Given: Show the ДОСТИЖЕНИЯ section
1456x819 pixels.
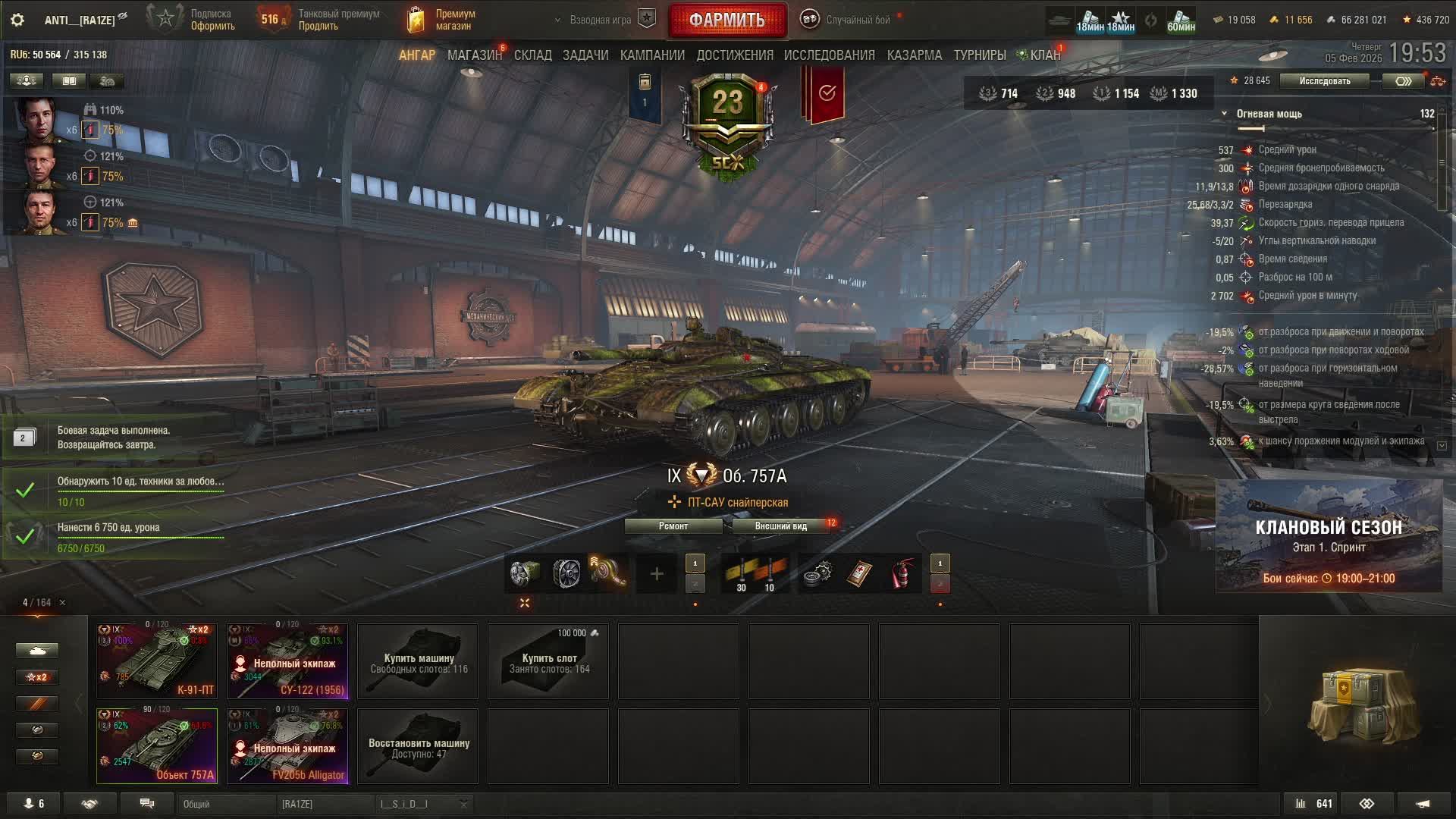Looking at the screenshot, I should [734, 55].
